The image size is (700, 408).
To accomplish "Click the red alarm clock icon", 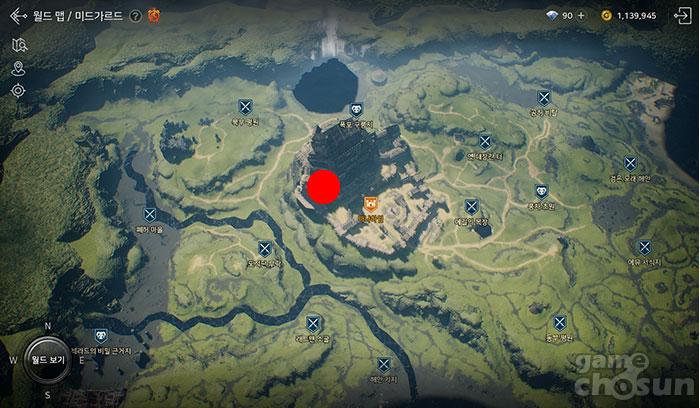I will [x=154, y=15].
